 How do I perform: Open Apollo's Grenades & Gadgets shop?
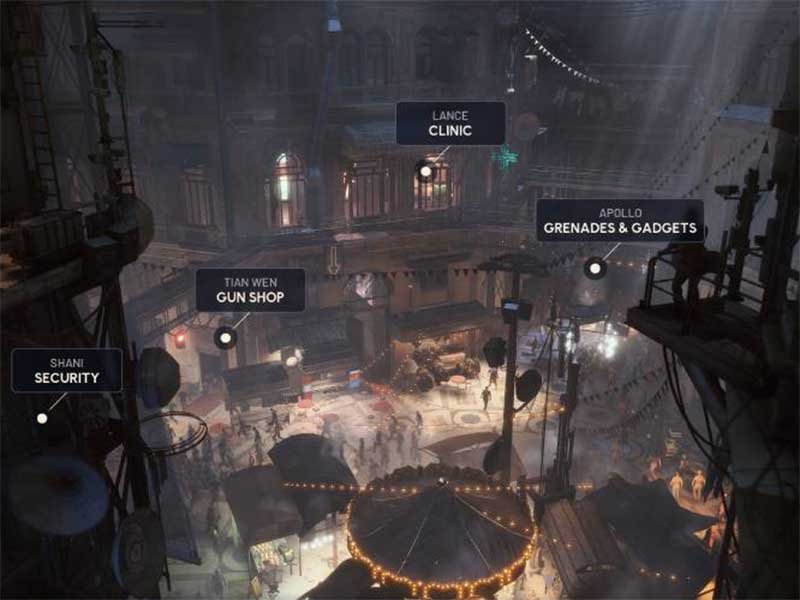619,221
